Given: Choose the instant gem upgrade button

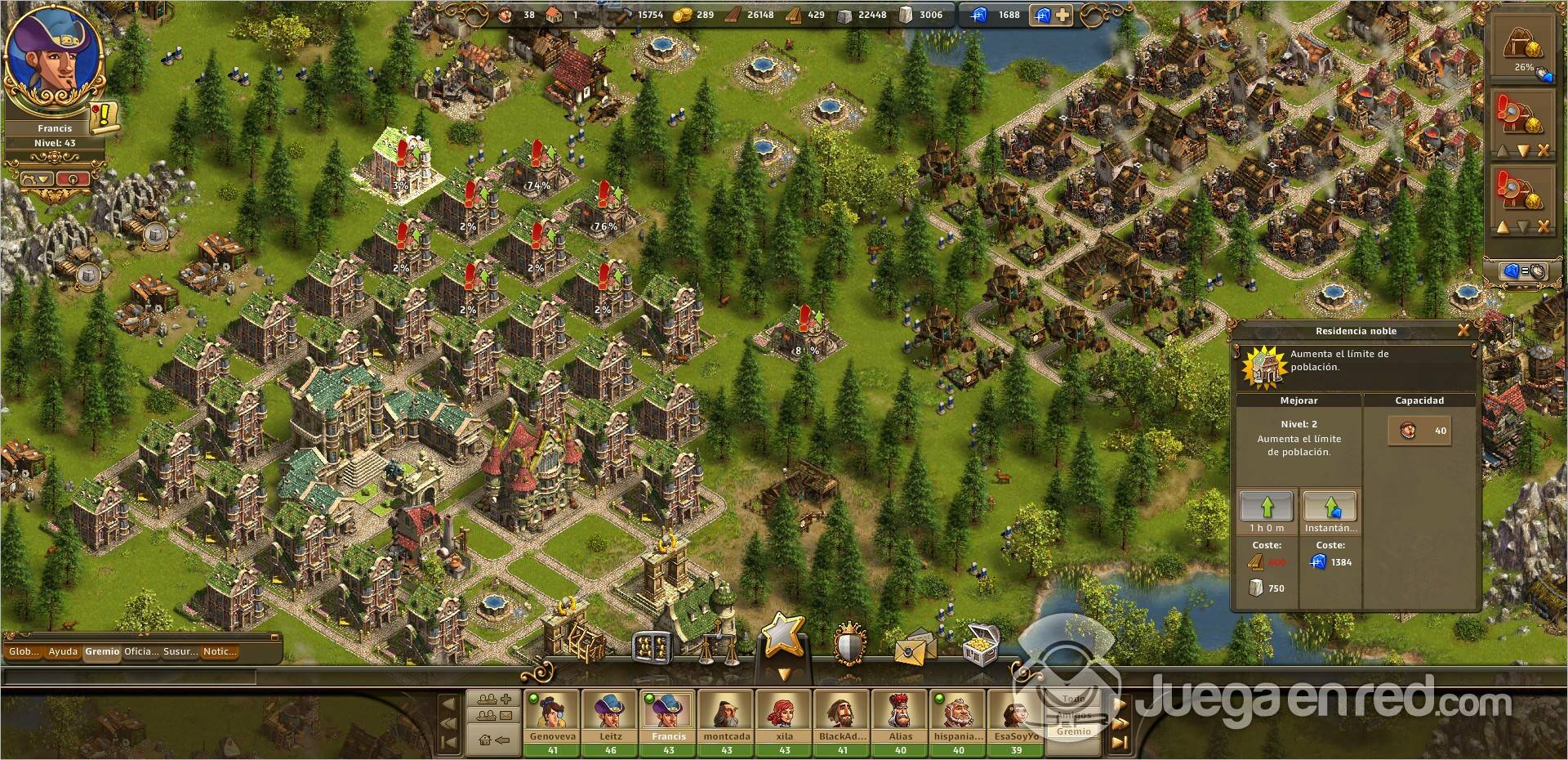Looking at the screenshot, I should [1330, 507].
